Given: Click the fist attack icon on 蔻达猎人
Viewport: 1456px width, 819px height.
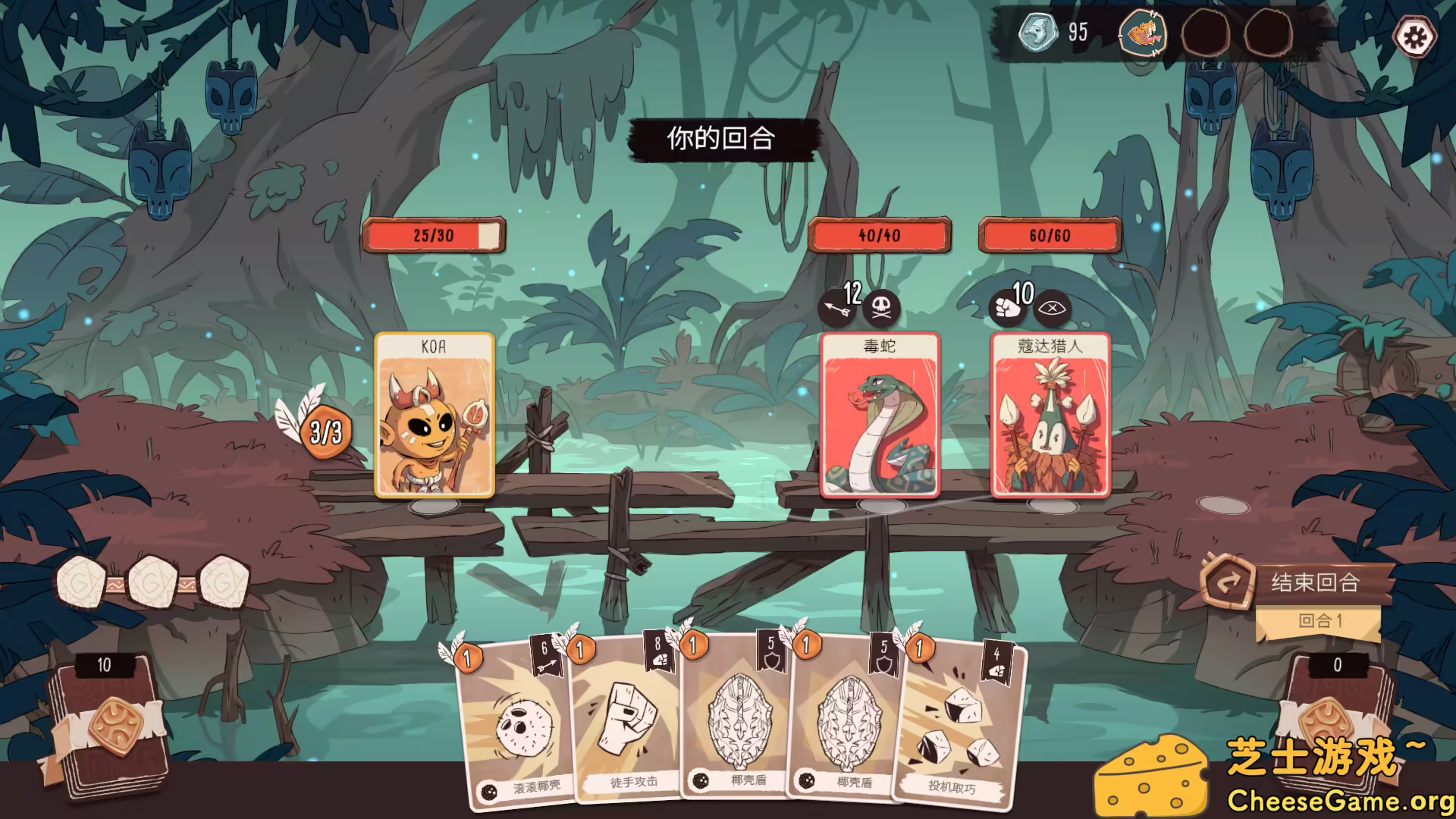Looking at the screenshot, I should (x=1006, y=307).
